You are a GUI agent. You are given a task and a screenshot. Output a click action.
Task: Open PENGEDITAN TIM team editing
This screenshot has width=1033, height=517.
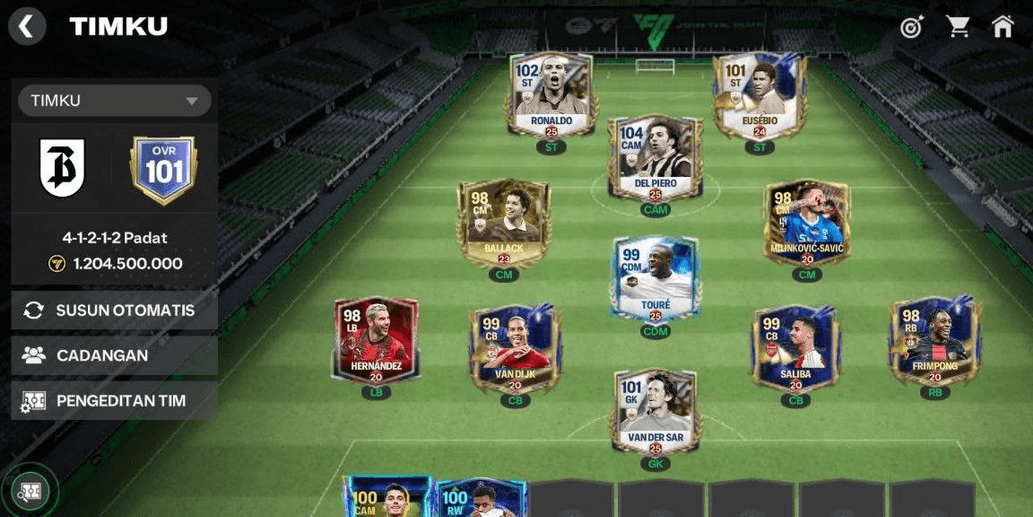[114, 401]
